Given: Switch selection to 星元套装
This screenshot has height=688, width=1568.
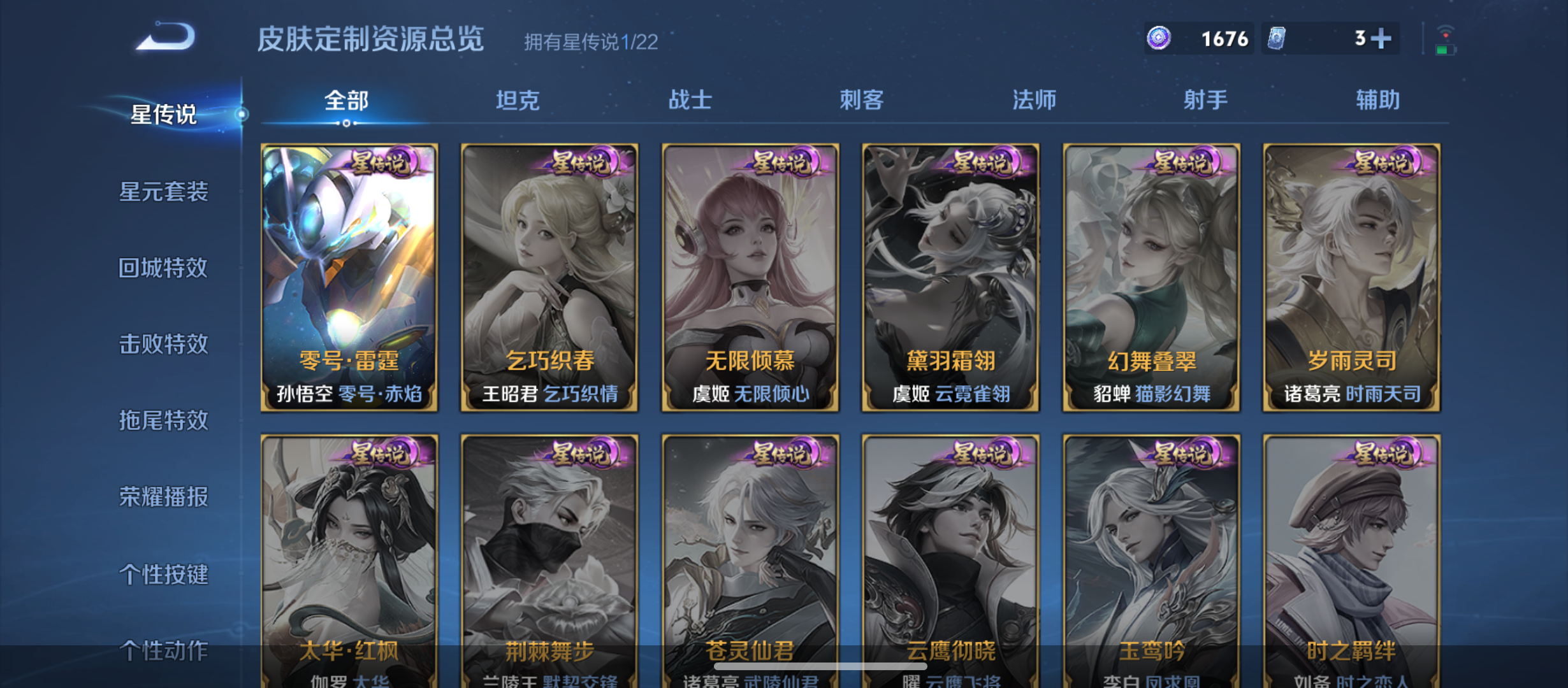Looking at the screenshot, I should pos(163,191).
